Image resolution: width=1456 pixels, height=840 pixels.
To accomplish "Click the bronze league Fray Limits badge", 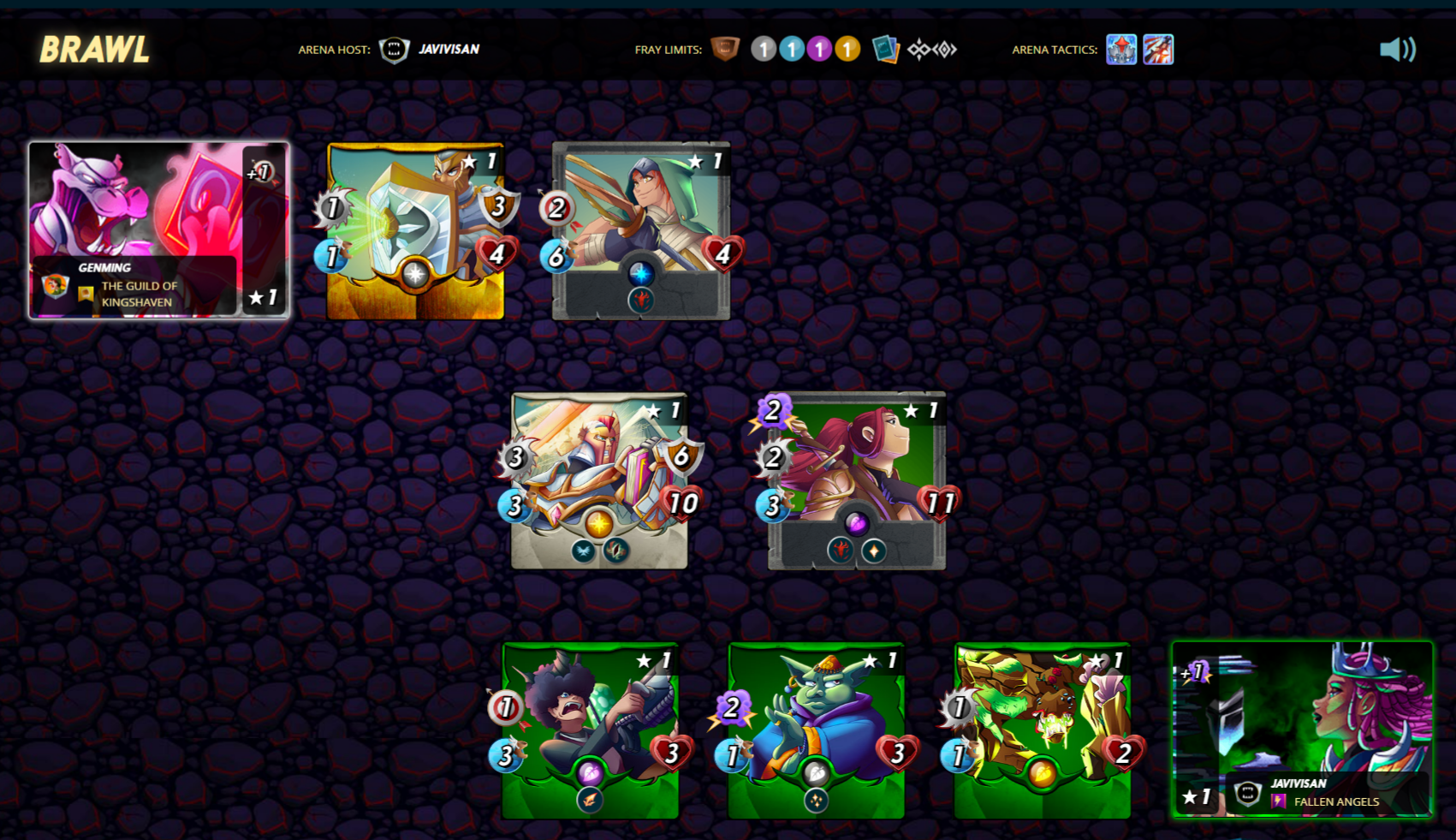I will (x=725, y=49).
